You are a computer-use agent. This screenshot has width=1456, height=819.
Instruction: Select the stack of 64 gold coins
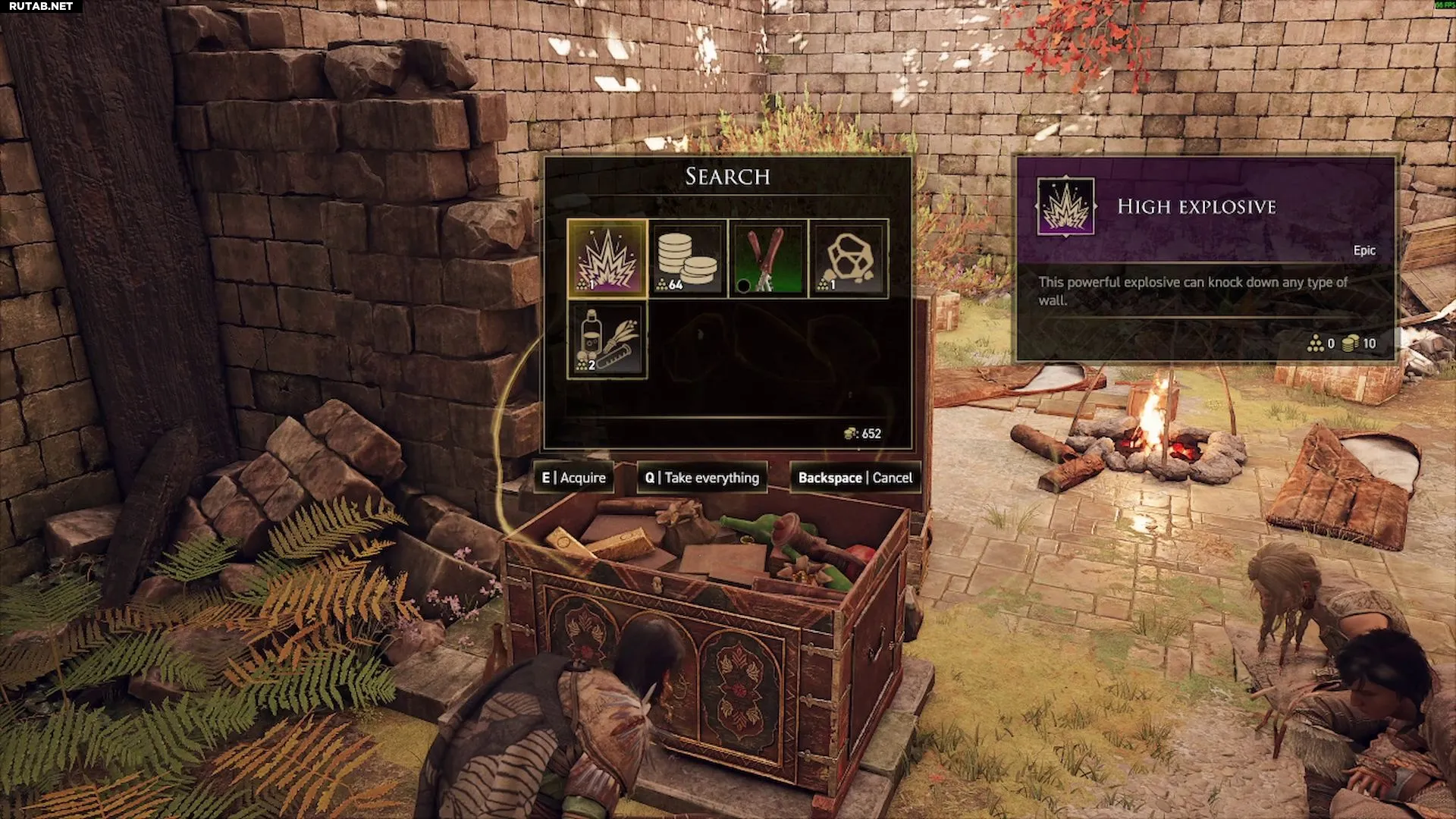click(x=687, y=259)
